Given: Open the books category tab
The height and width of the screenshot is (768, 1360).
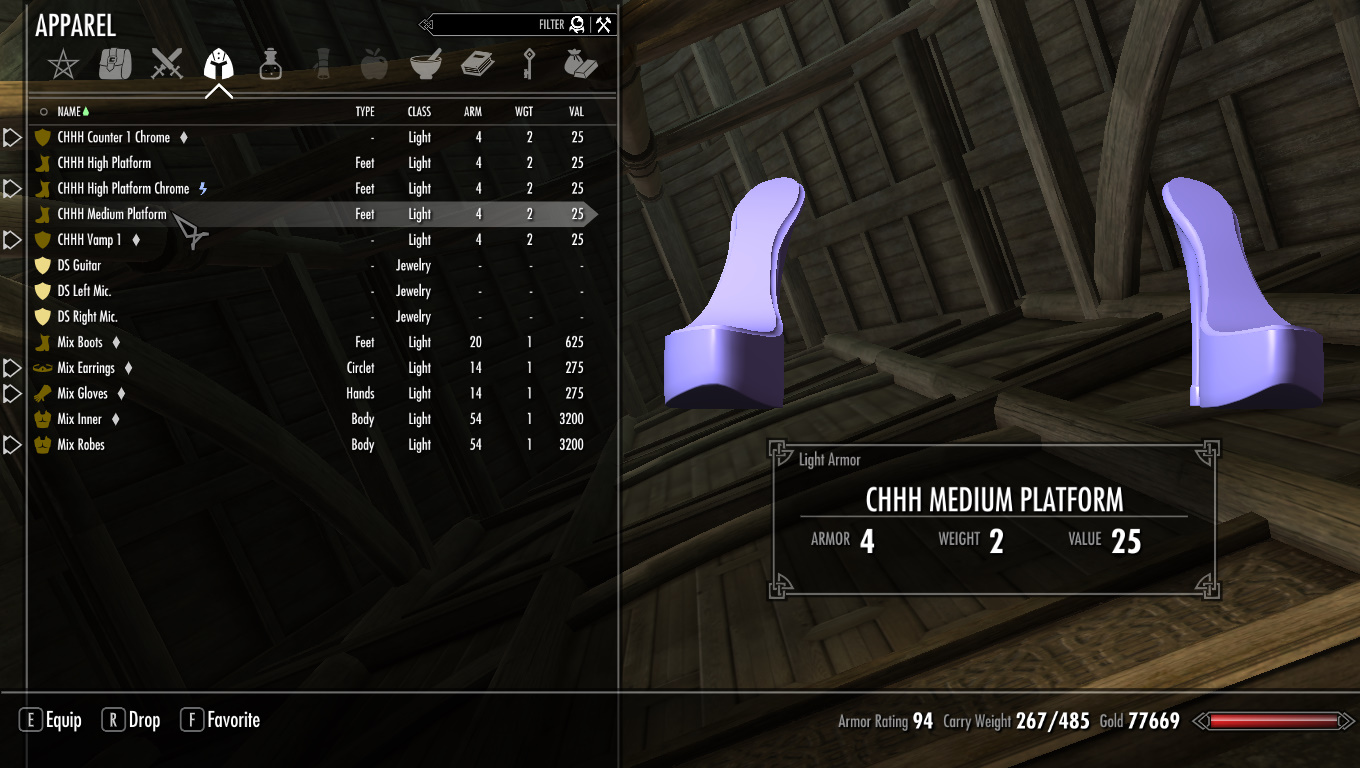Looking at the screenshot, I should tap(477, 65).
